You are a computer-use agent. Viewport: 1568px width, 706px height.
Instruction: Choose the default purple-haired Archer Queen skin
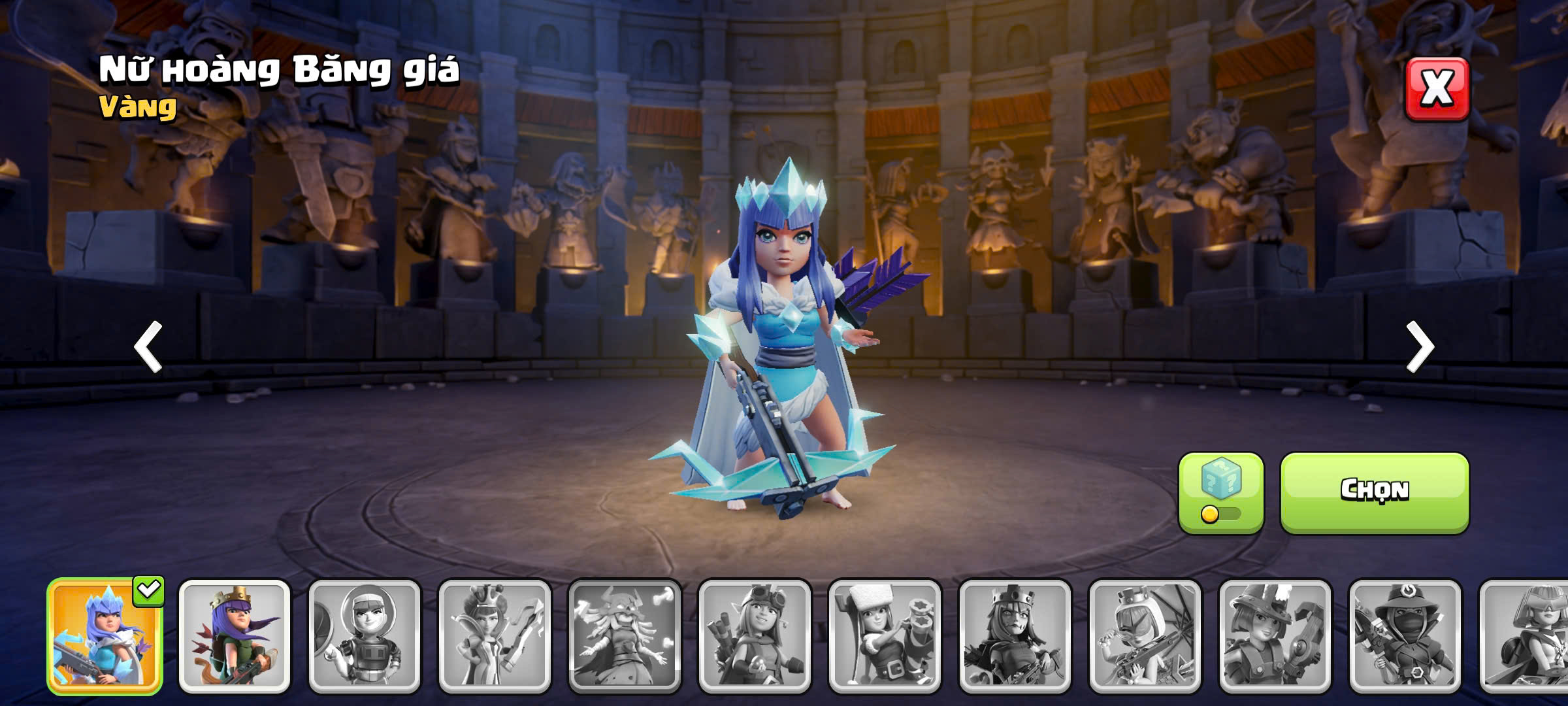(235, 636)
